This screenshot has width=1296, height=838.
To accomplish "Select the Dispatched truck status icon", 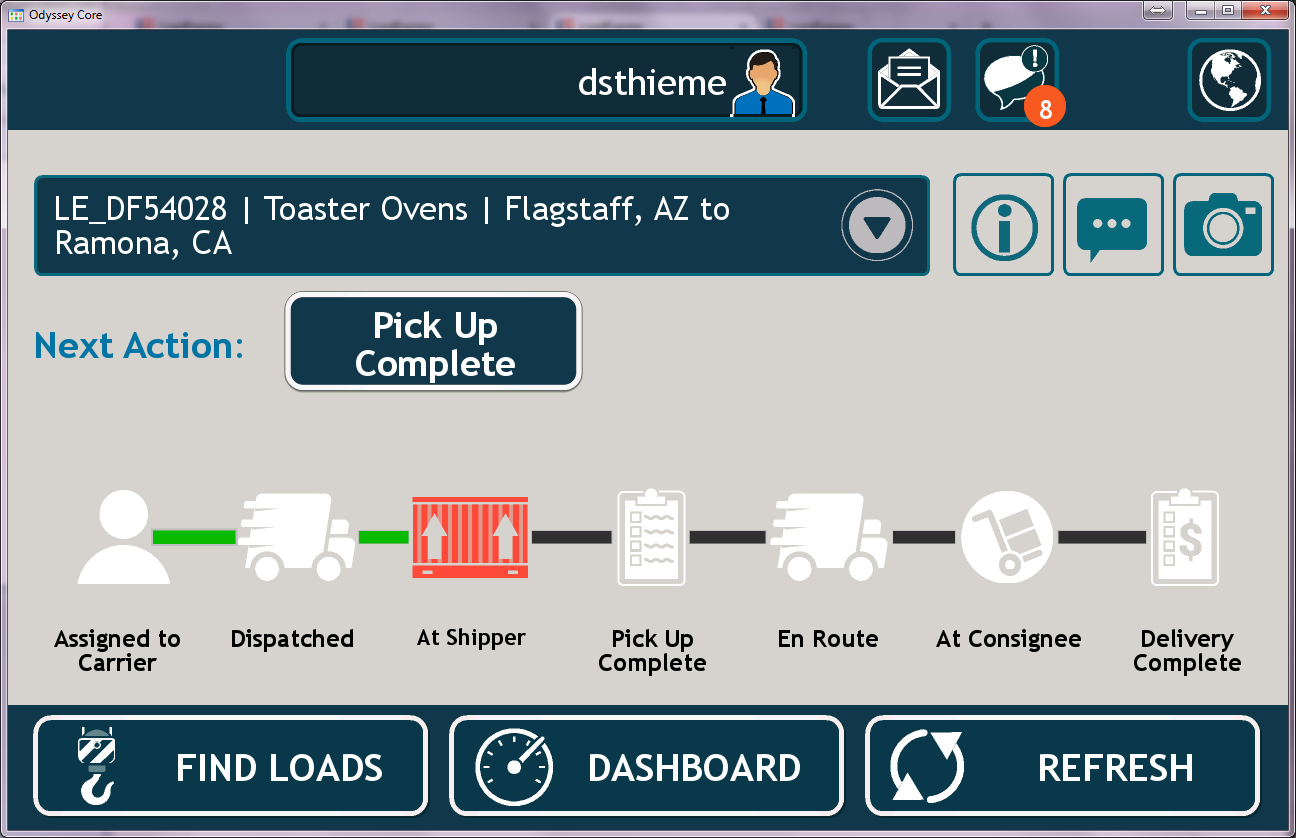I will [296, 537].
